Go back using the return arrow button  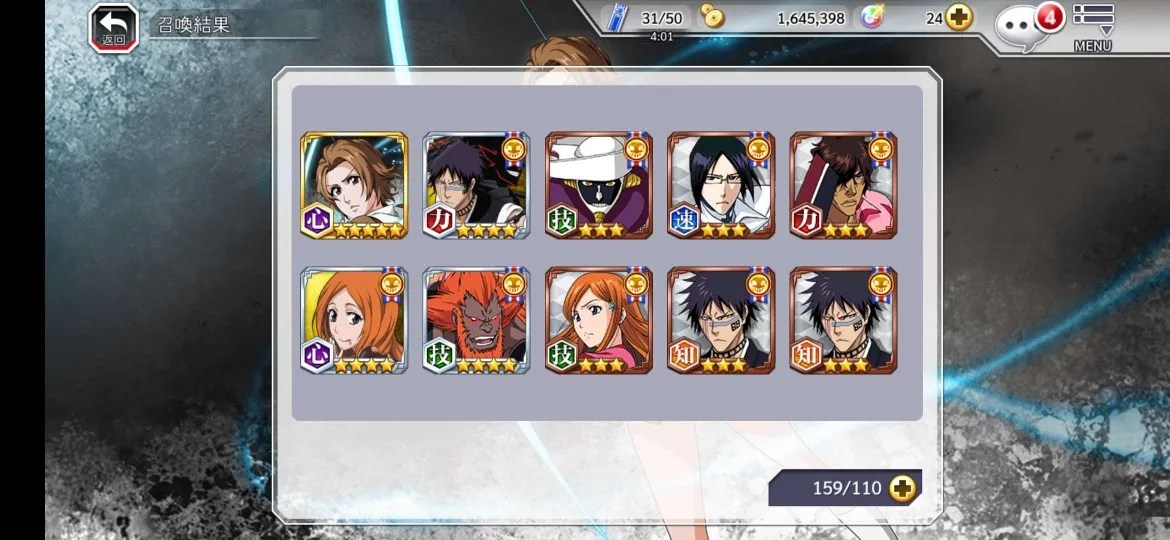(x=113, y=27)
